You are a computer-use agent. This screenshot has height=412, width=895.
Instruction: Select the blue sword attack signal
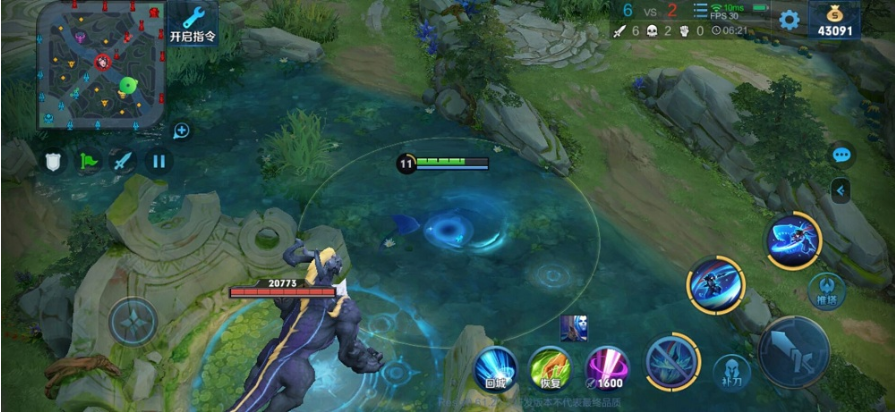[x=122, y=161]
